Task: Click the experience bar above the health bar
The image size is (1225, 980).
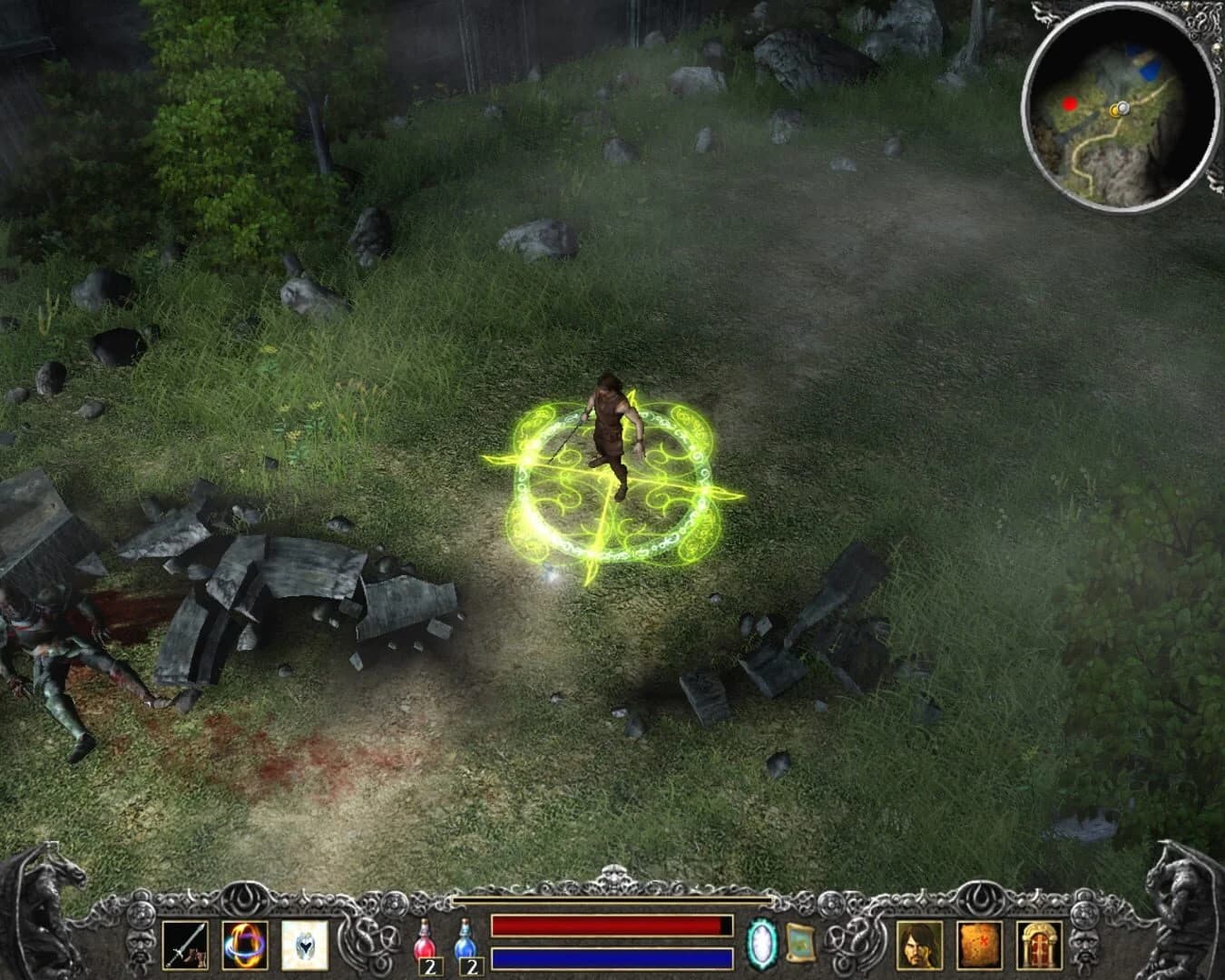Action: [x=610, y=898]
